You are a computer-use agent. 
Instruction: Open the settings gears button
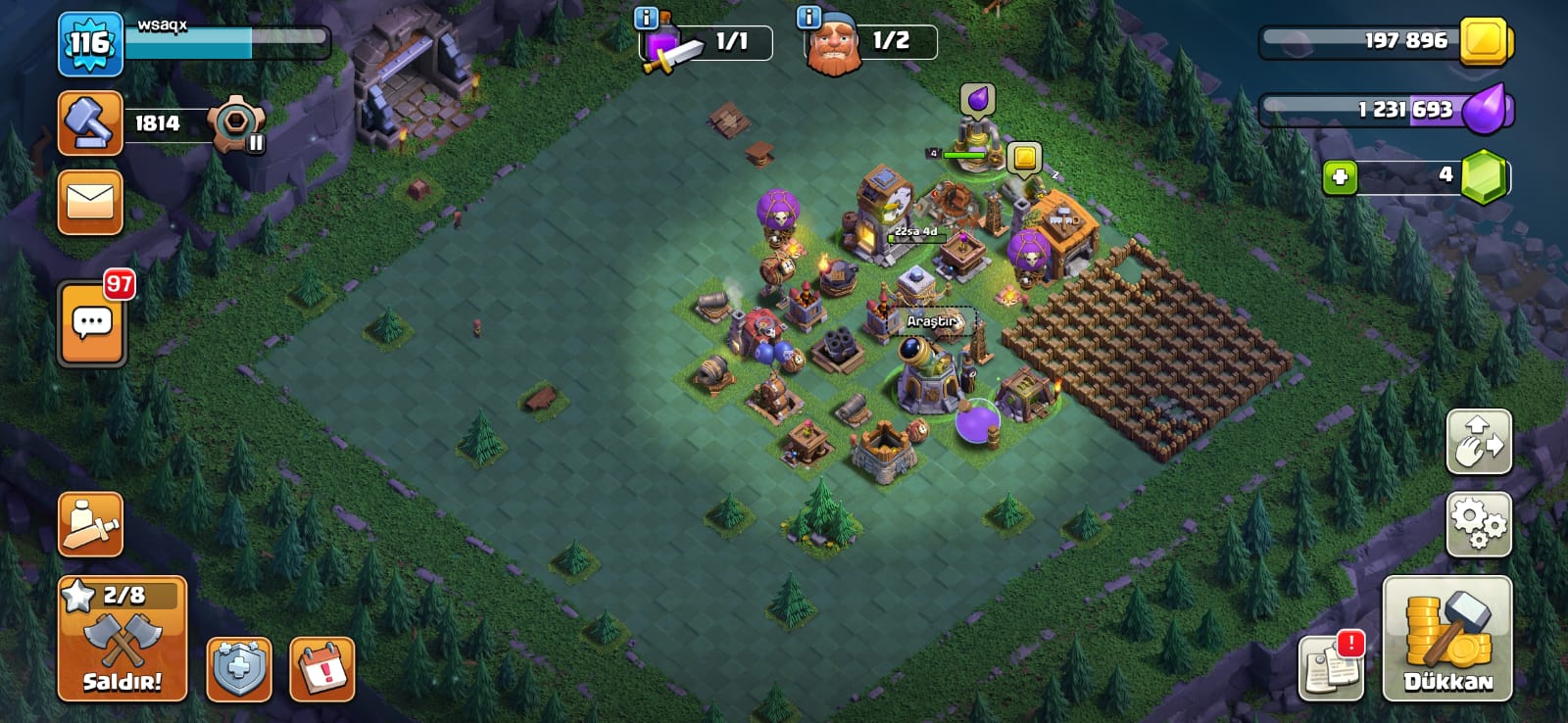point(1479,524)
